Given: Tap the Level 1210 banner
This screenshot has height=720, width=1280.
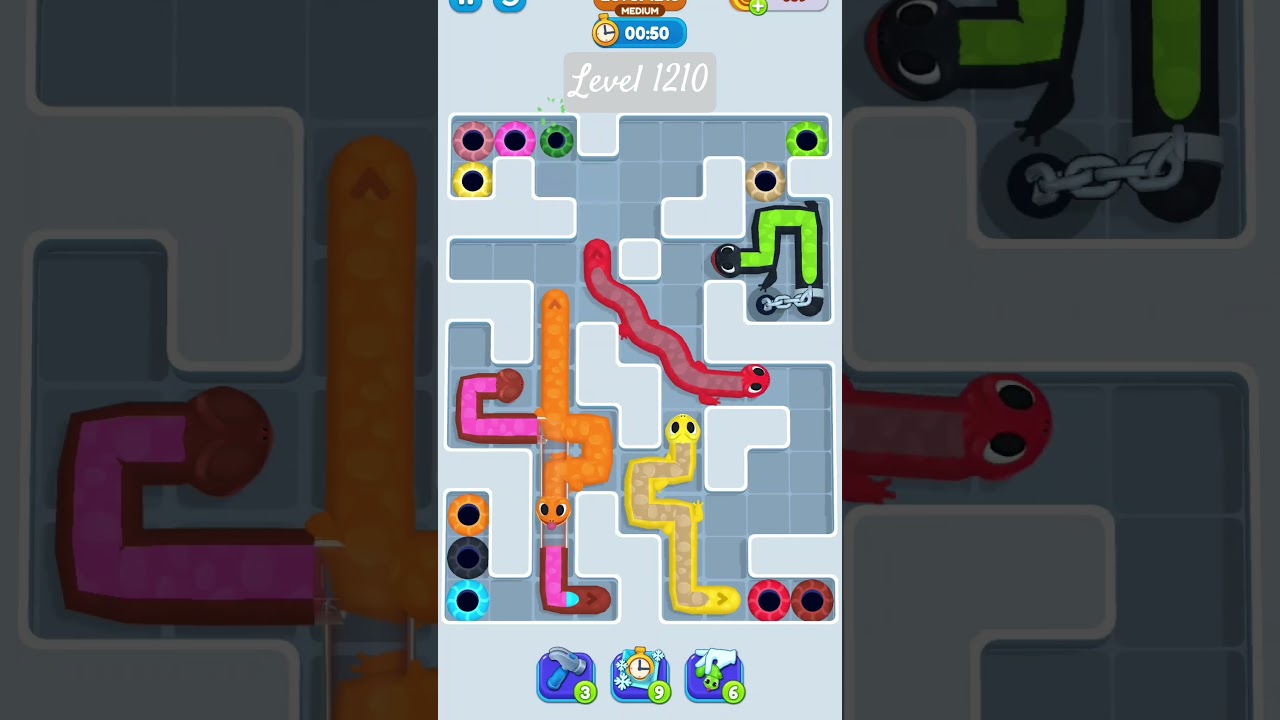Looking at the screenshot, I should coord(640,80).
